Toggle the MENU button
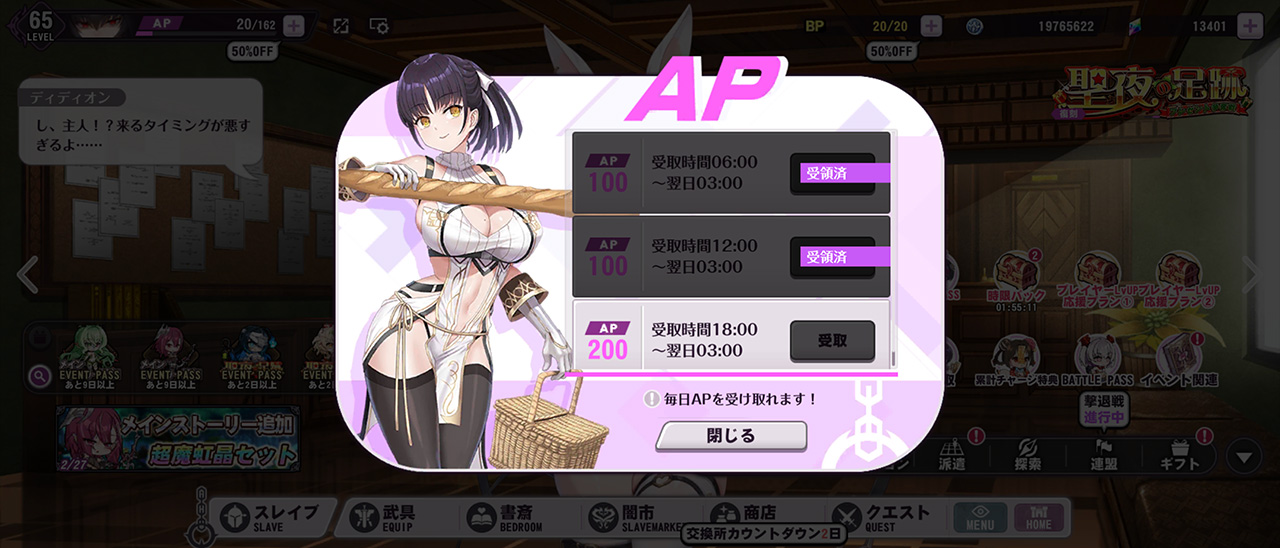The height and width of the screenshot is (548, 1280). click(x=980, y=517)
